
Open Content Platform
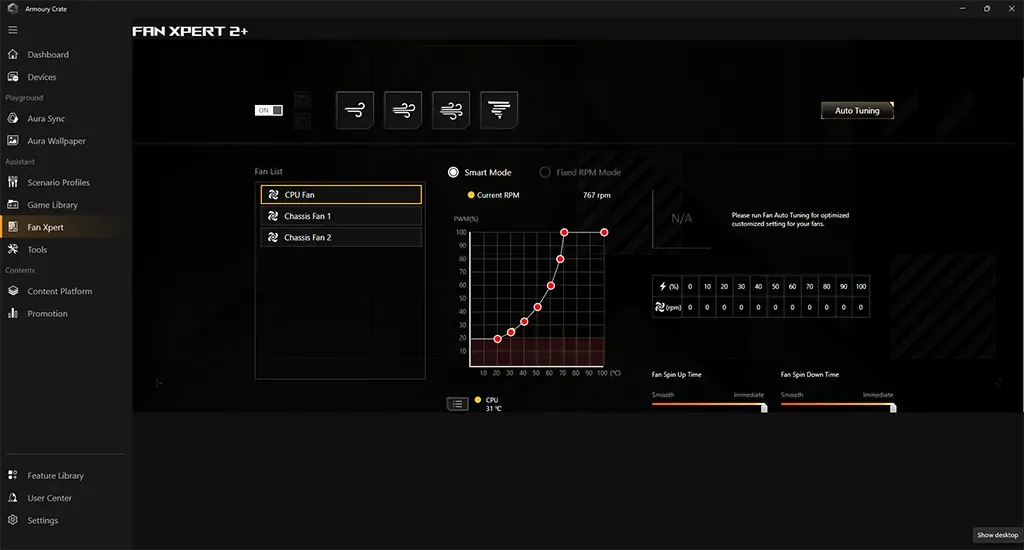tap(60, 292)
